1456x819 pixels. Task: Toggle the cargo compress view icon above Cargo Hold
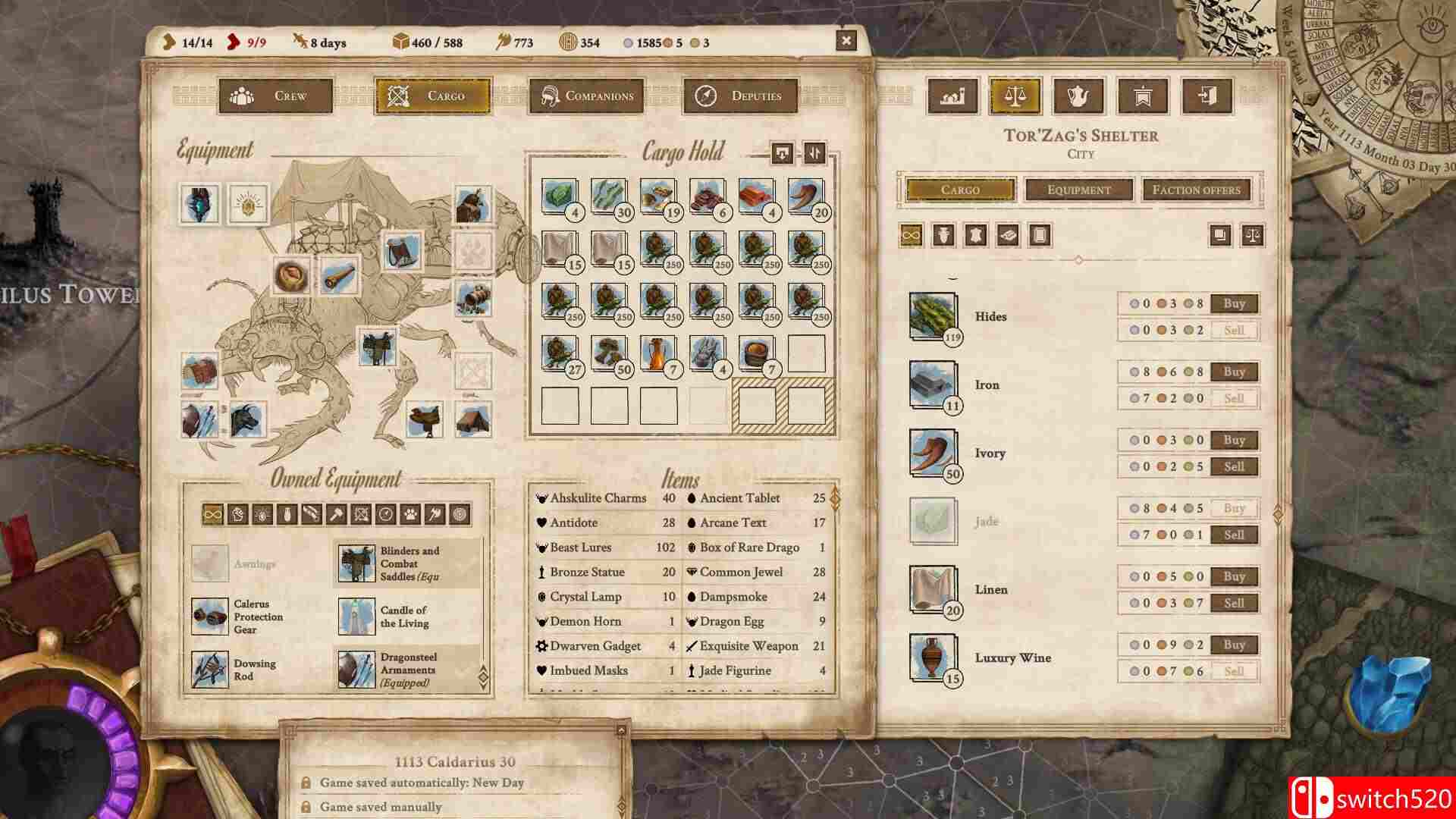tap(782, 152)
